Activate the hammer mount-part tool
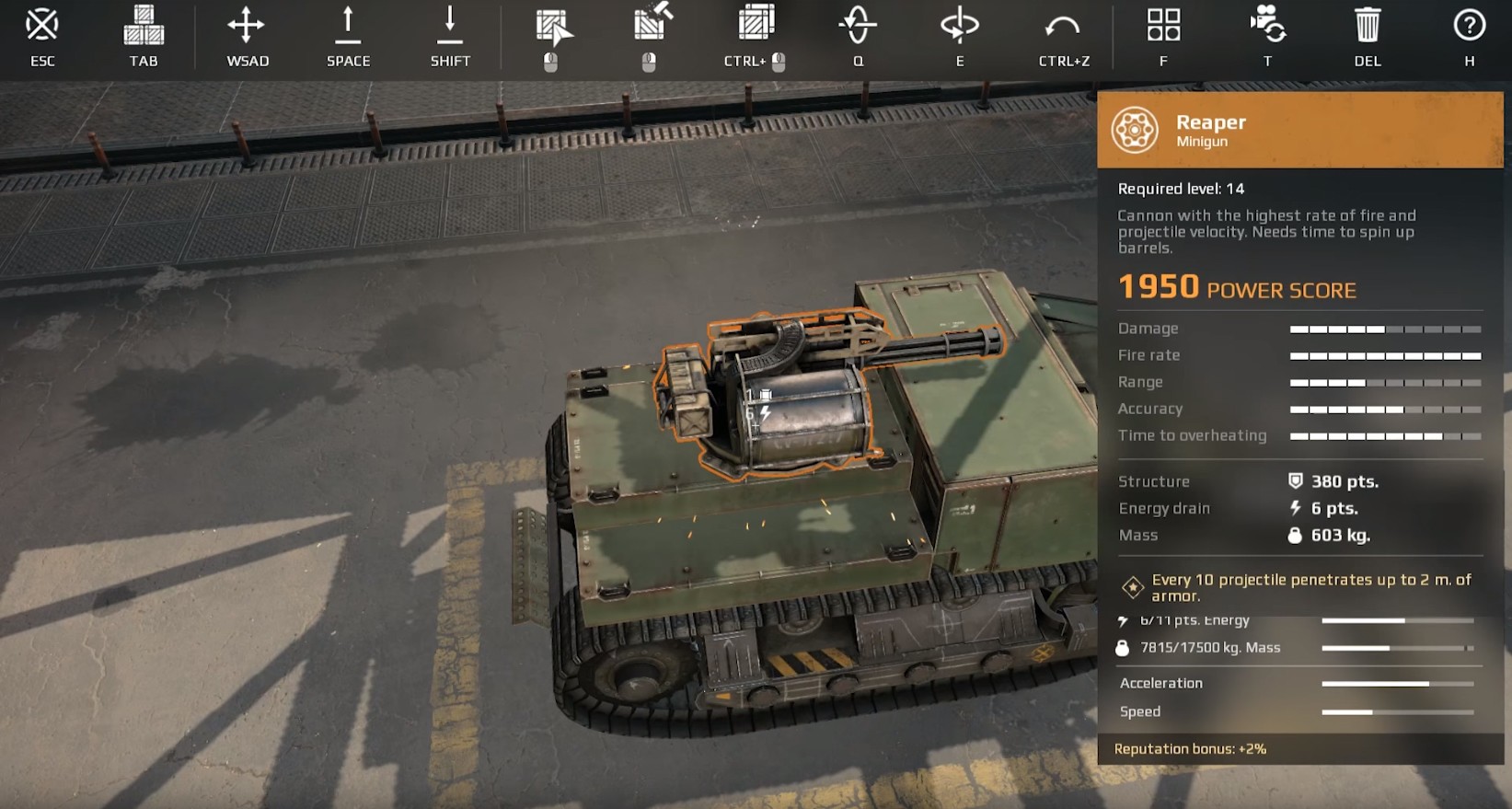 click(x=652, y=24)
